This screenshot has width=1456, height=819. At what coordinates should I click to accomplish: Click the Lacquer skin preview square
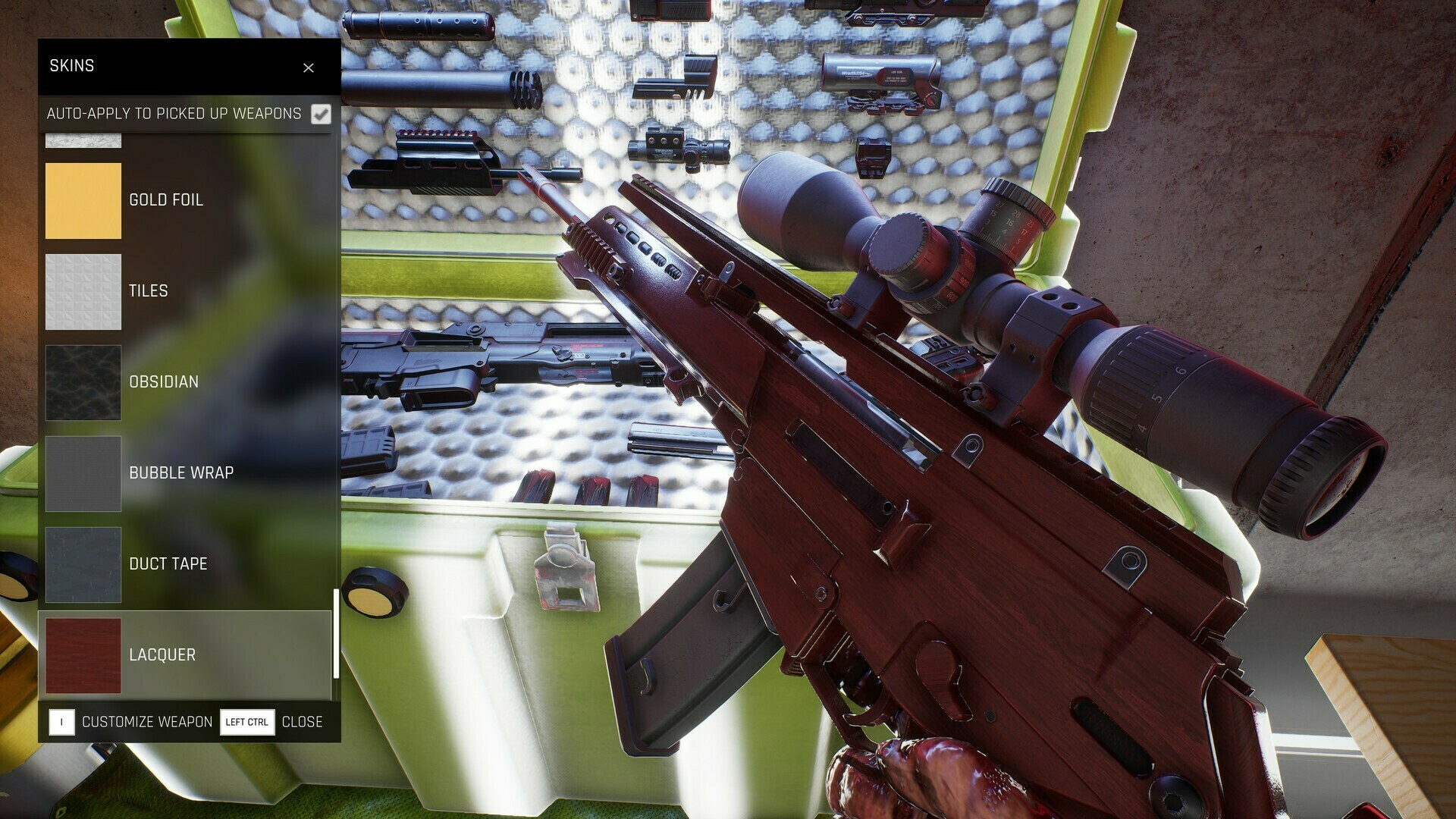click(83, 655)
